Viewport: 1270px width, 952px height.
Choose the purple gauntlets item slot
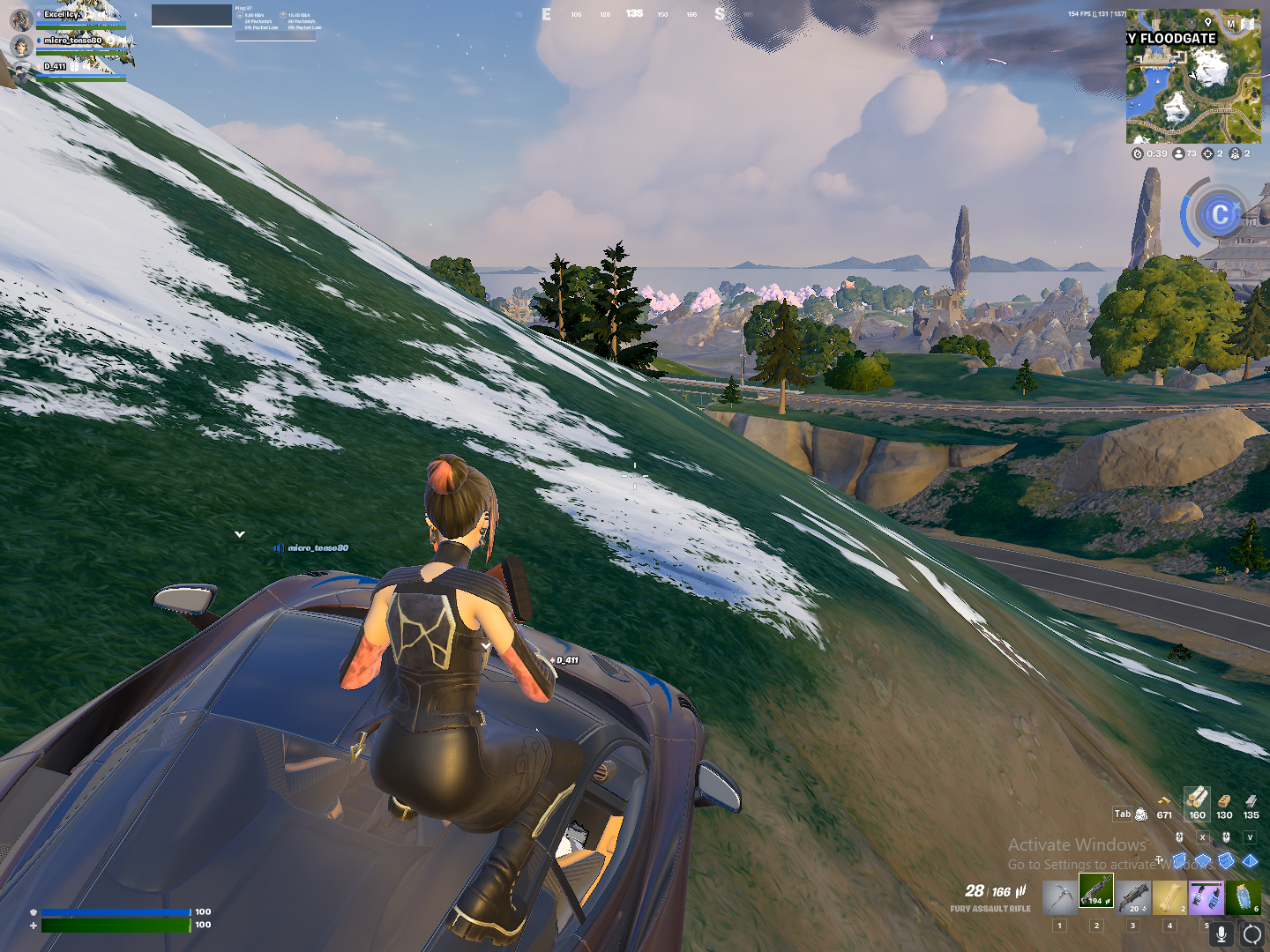click(1206, 896)
